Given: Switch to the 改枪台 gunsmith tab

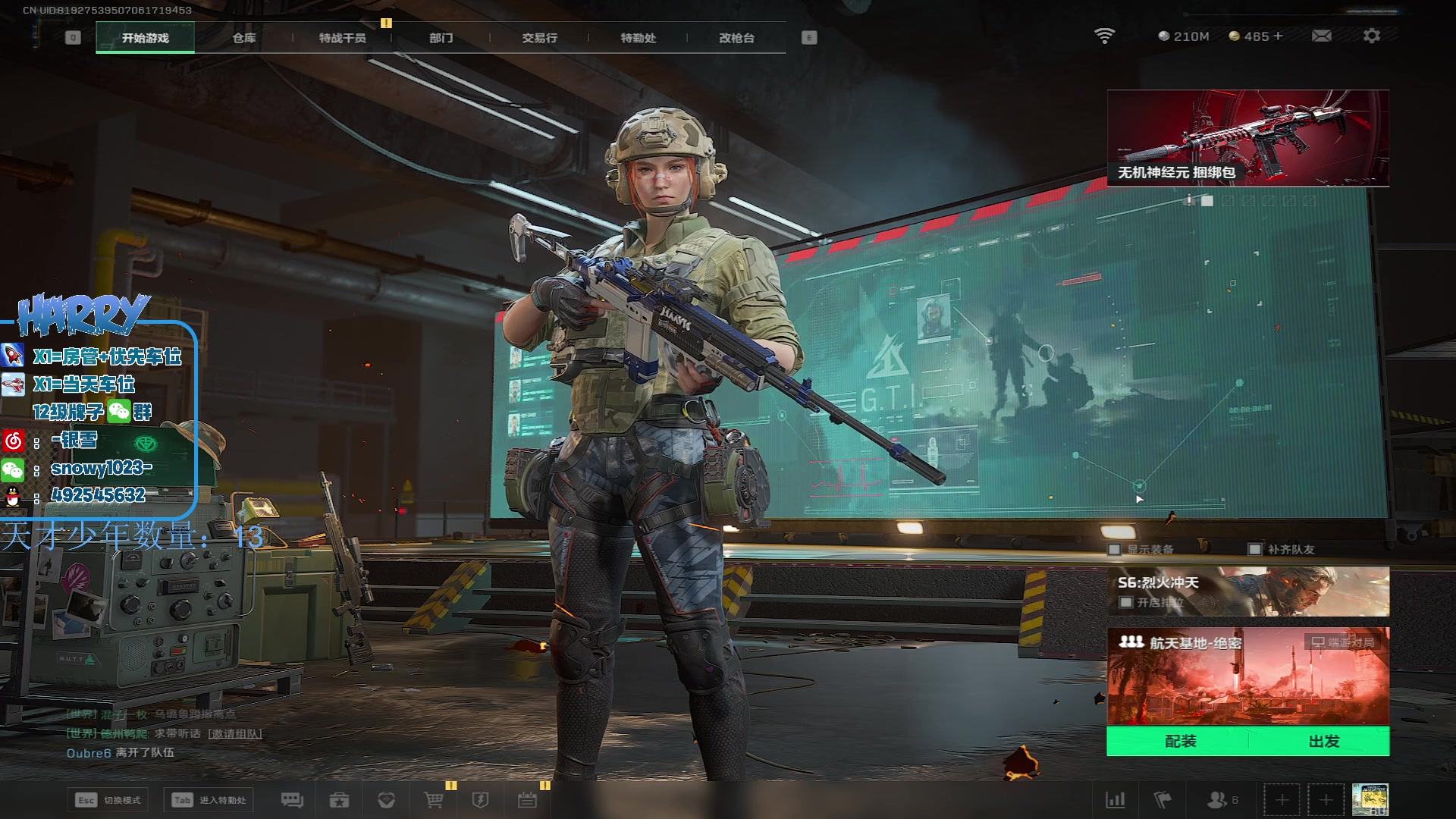Looking at the screenshot, I should [736, 38].
